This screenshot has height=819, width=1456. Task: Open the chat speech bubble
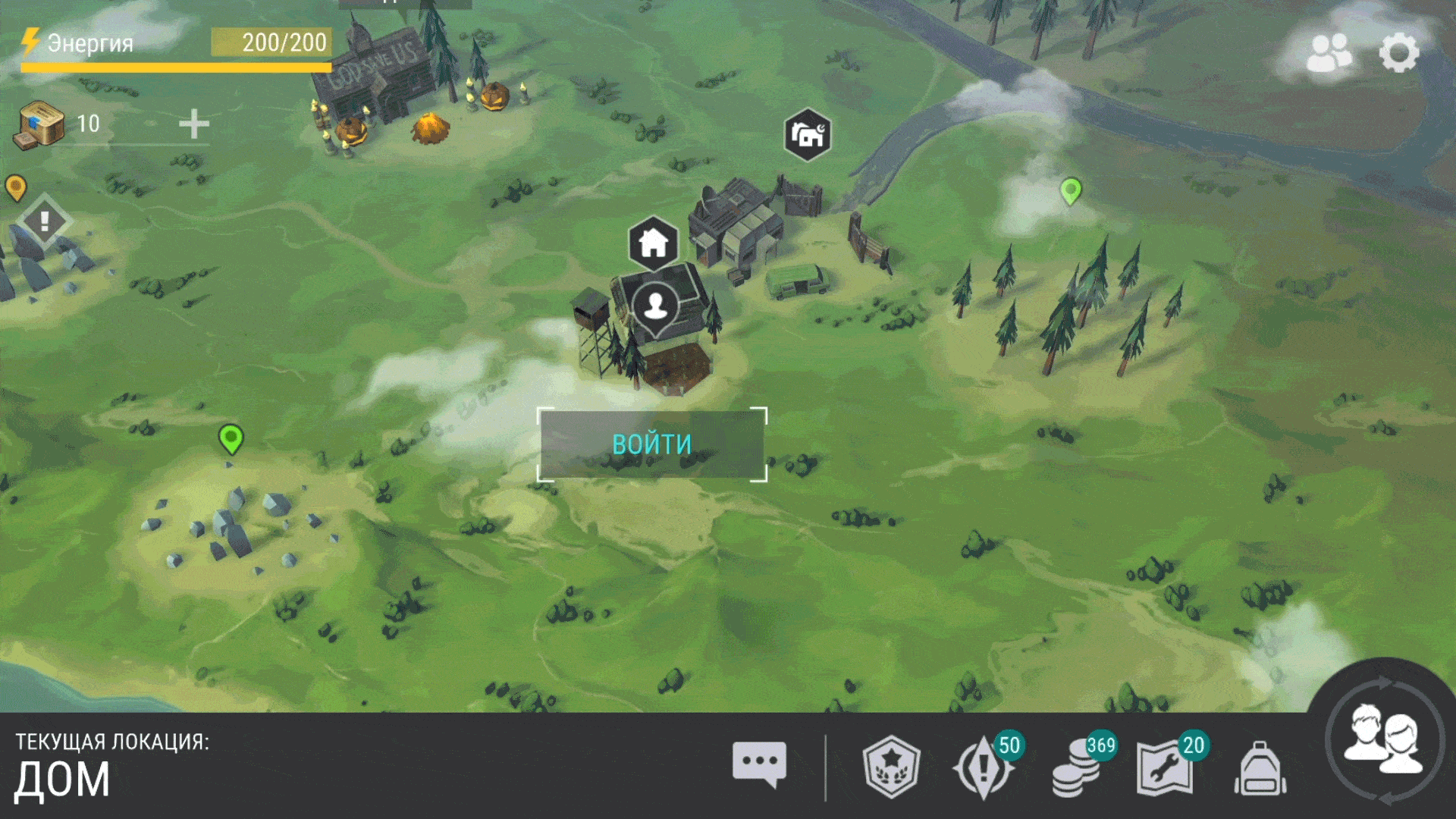(759, 764)
